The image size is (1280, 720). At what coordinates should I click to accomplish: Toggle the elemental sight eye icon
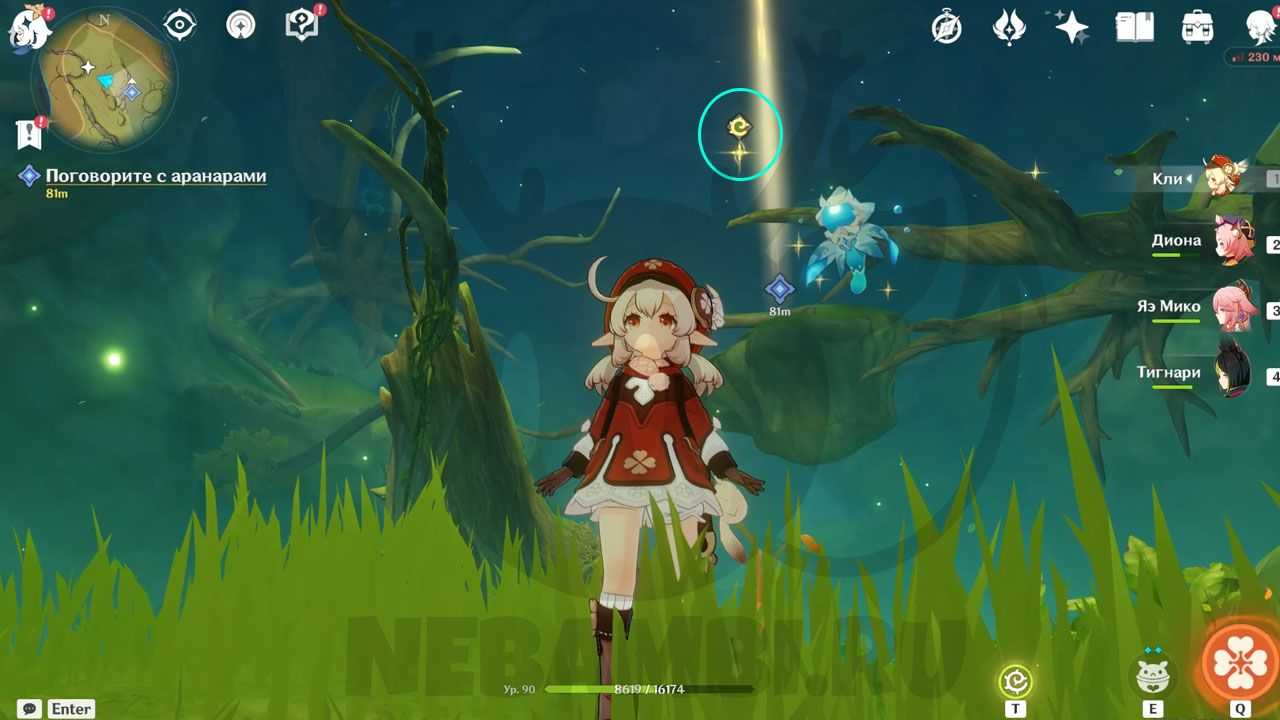180,25
